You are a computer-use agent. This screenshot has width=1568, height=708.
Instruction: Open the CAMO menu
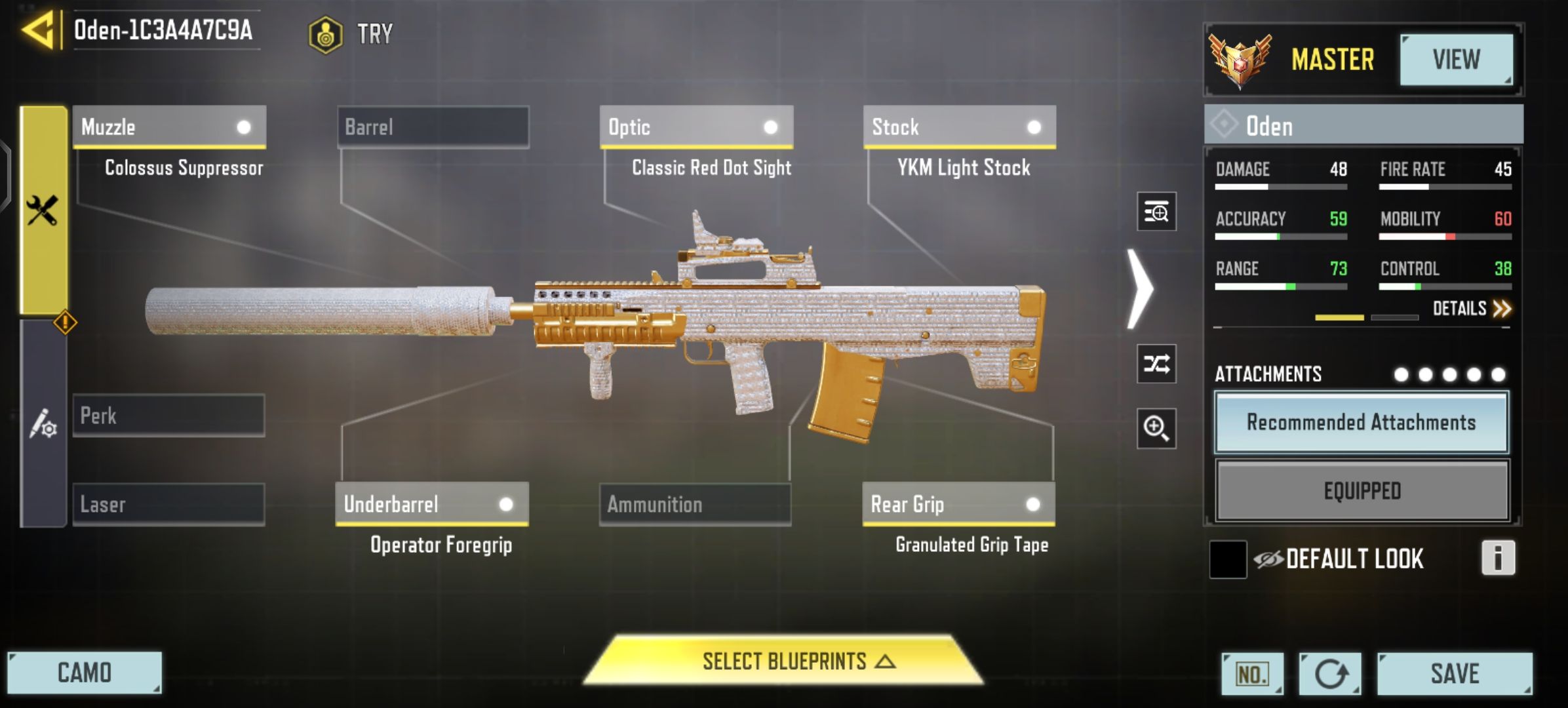click(85, 673)
